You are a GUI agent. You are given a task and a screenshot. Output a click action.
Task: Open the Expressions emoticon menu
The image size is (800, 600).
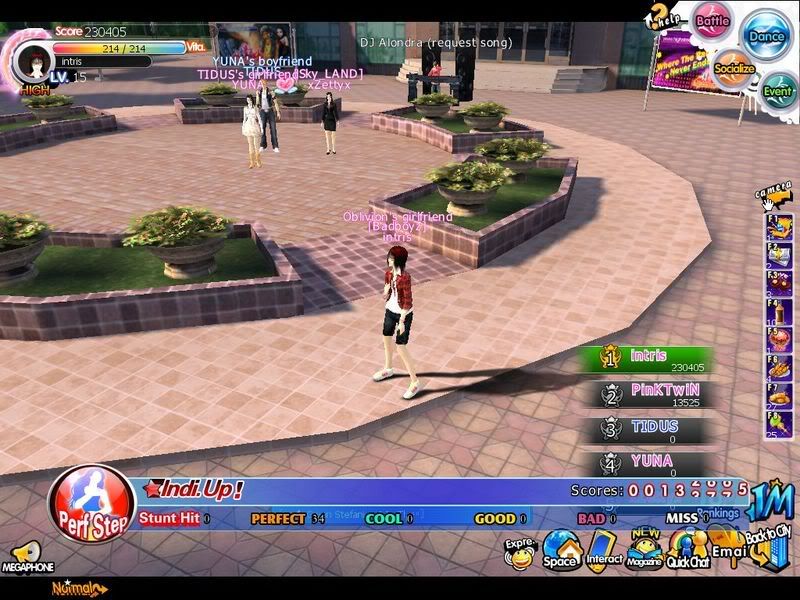(x=520, y=553)
